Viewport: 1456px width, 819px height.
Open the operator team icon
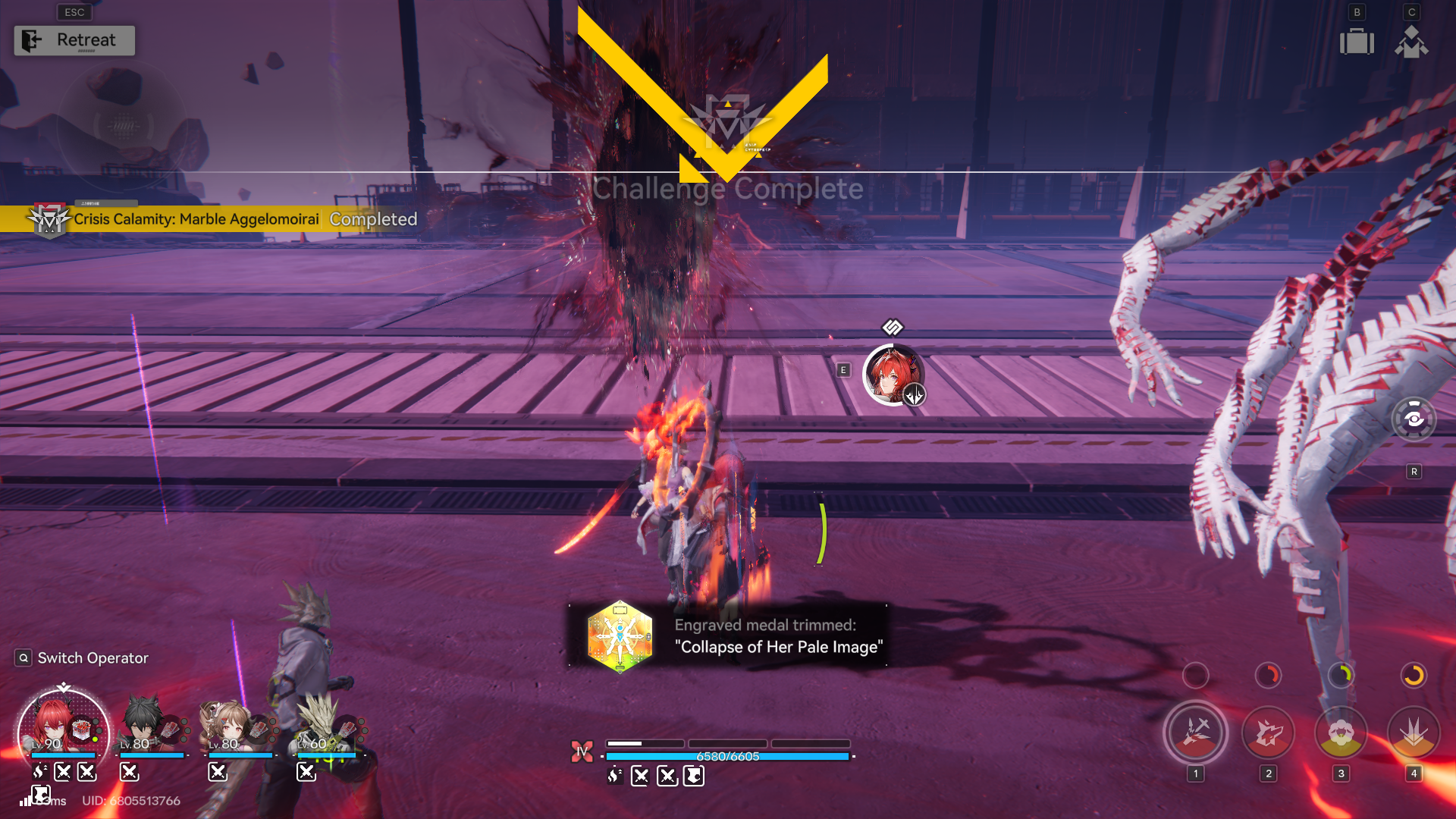tap(1411, 41)
